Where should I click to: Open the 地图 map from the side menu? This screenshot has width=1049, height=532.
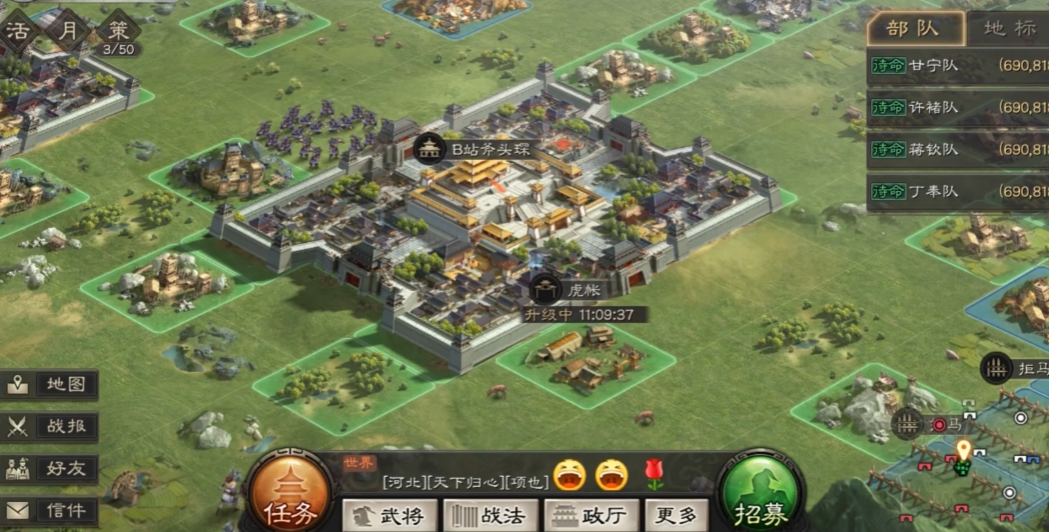[51, 384]
